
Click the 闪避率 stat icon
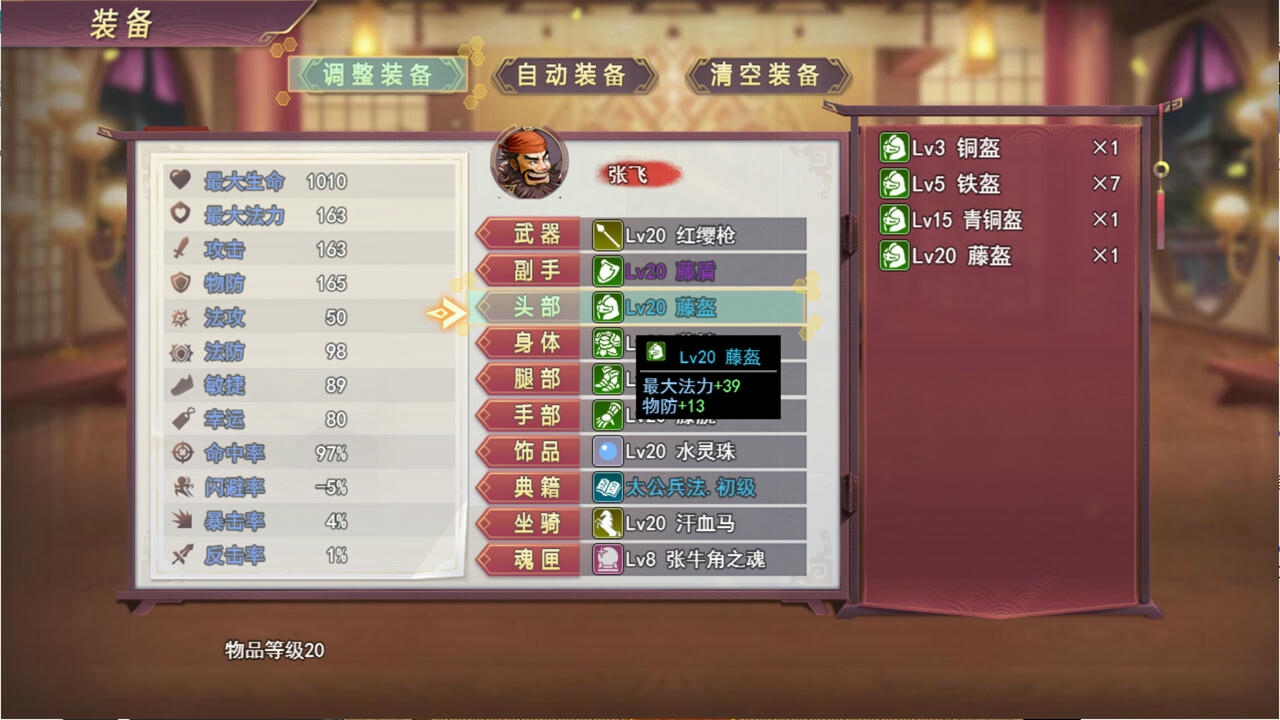[179, 486]
